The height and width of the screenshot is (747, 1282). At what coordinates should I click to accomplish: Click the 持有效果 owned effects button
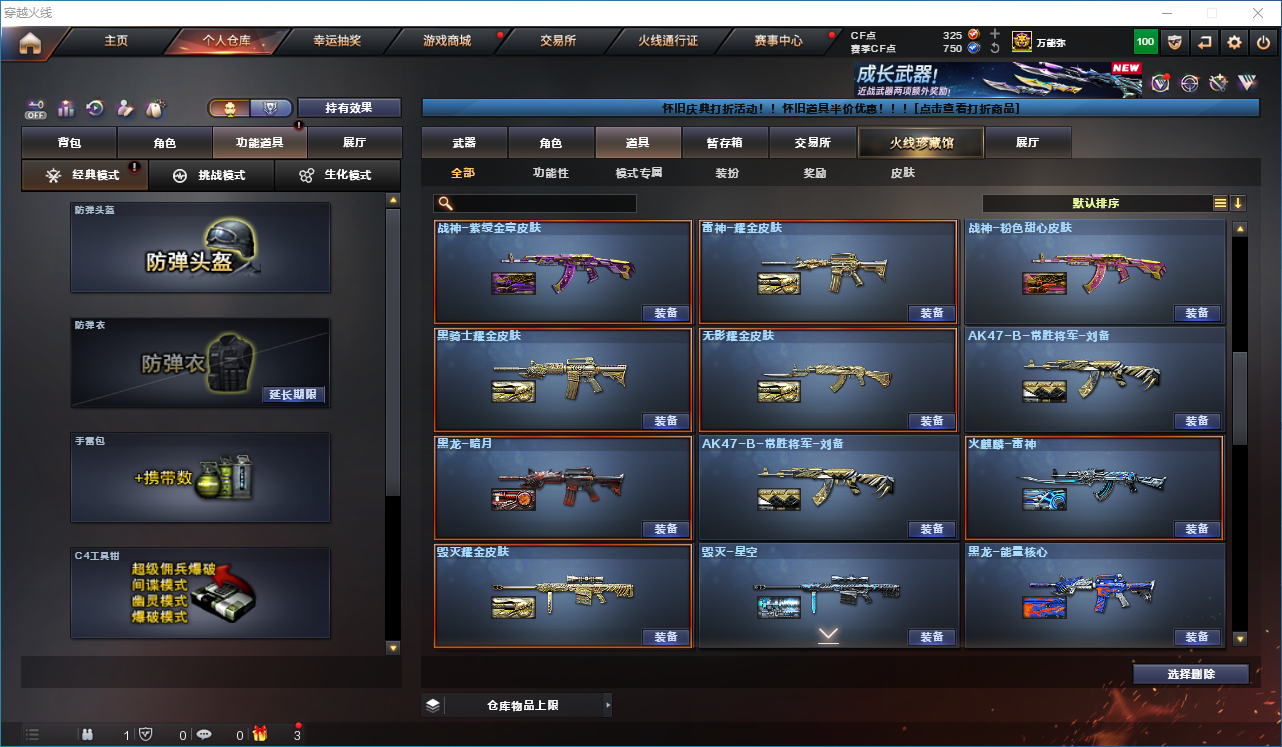coord(348,108)
